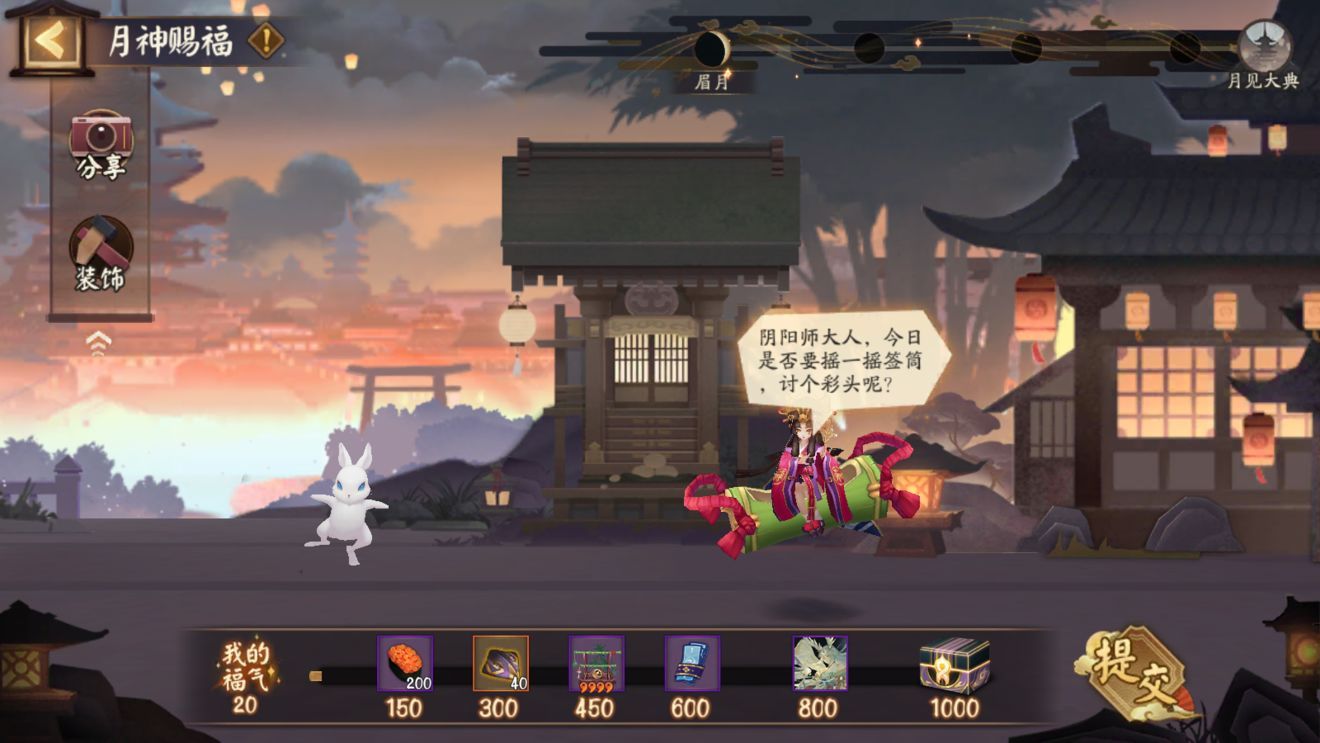Tap the exclamation mark beside 月神赐福

(264, 42)
